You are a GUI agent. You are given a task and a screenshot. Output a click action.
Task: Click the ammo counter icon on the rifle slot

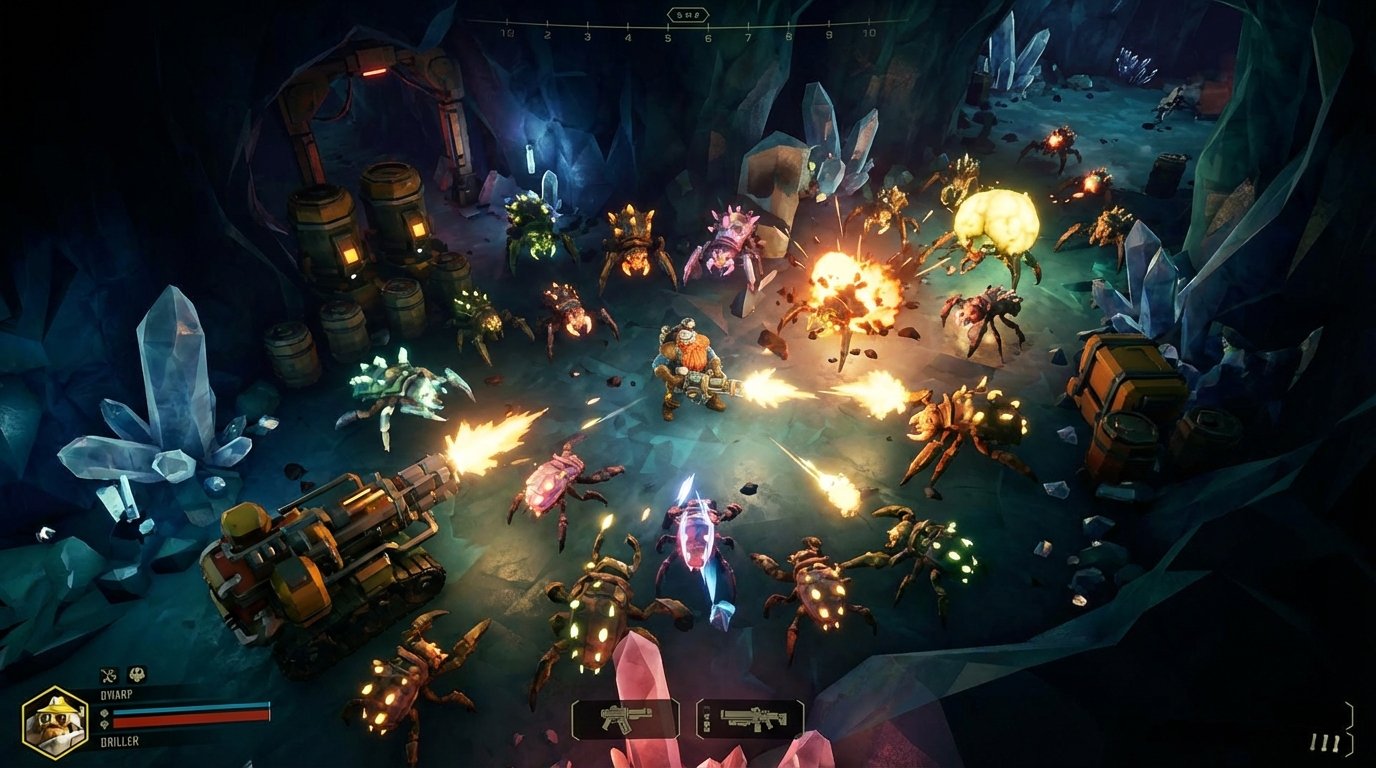click(x=706, y=717)
